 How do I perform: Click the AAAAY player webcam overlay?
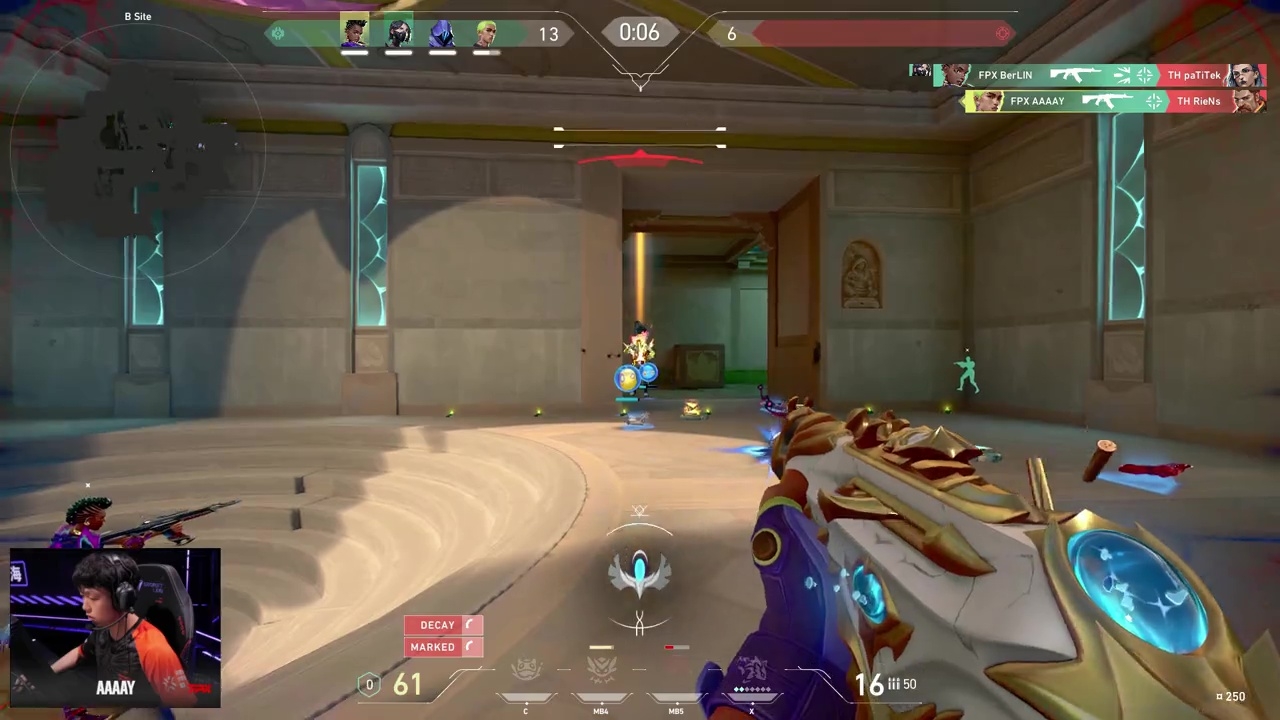(x=115, y=628)
